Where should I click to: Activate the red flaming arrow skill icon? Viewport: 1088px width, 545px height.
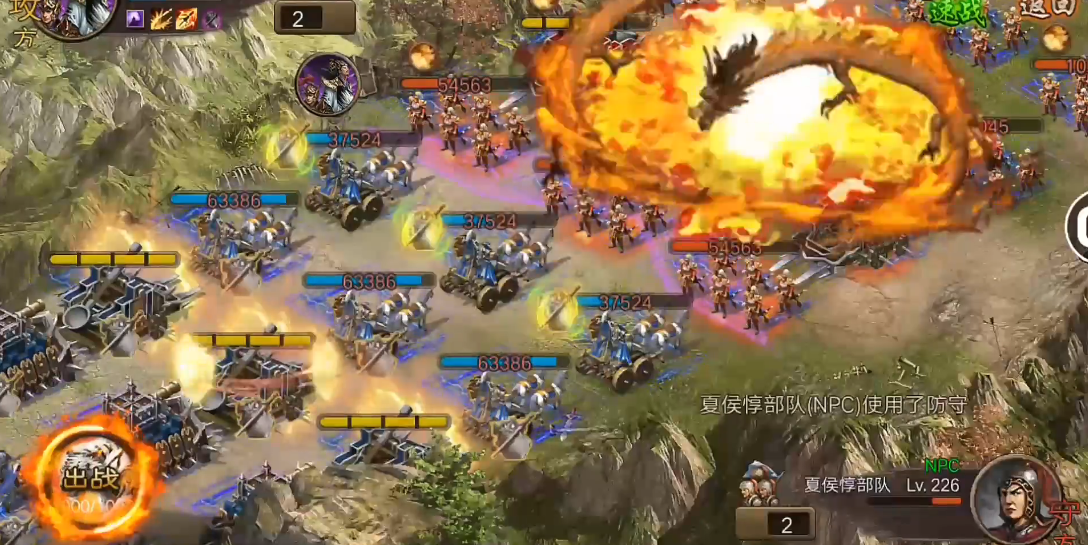[x=187, y=18]
